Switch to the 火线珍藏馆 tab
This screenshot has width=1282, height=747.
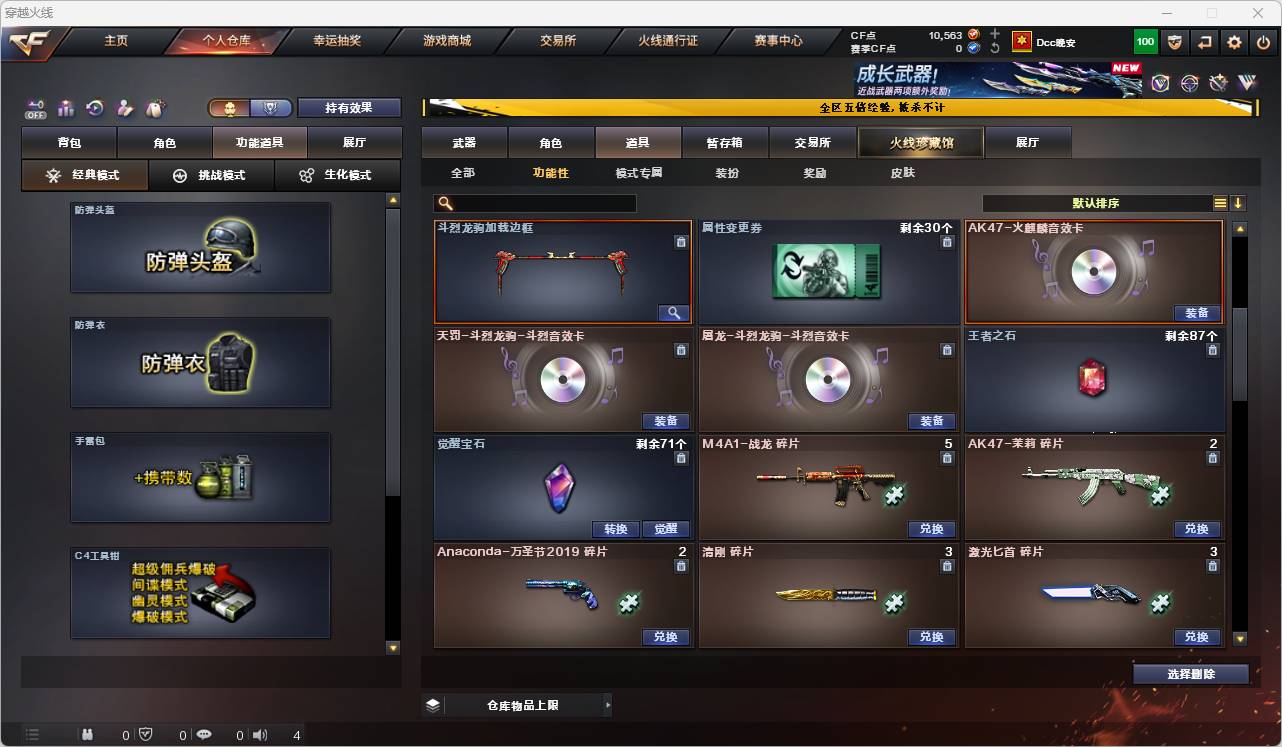920,142
